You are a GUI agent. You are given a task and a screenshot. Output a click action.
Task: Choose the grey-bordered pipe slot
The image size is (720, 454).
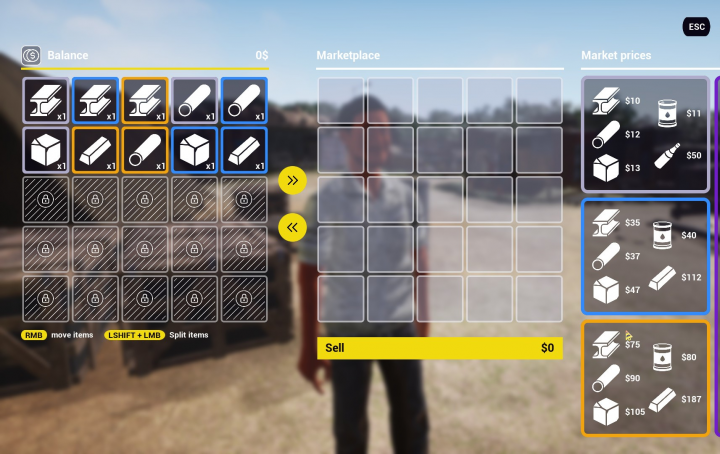194,100
